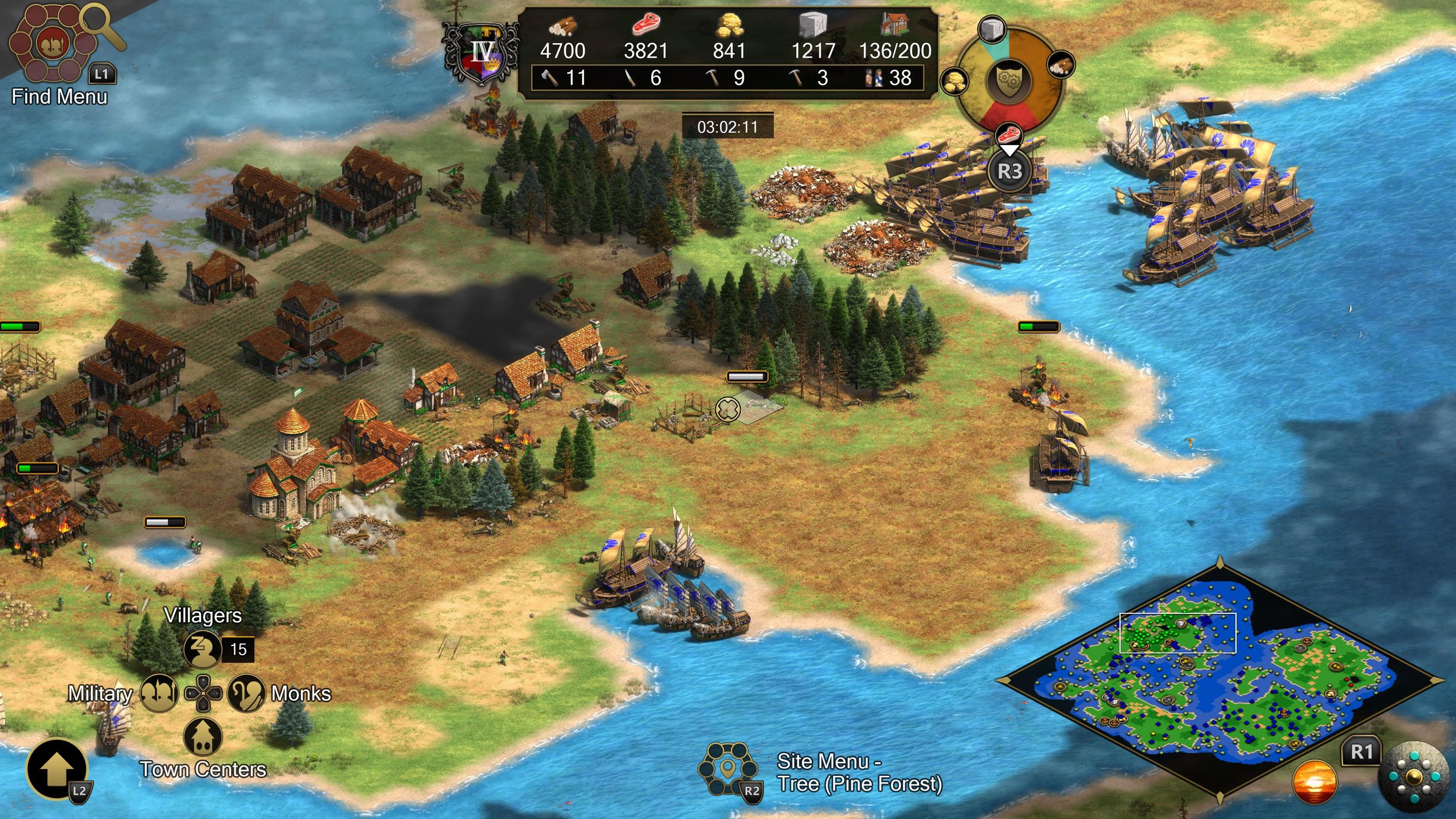Image resolution: width=1456 pixels, height=819 pixels.
Task: Click the population house icon
Action: point(895,25)
